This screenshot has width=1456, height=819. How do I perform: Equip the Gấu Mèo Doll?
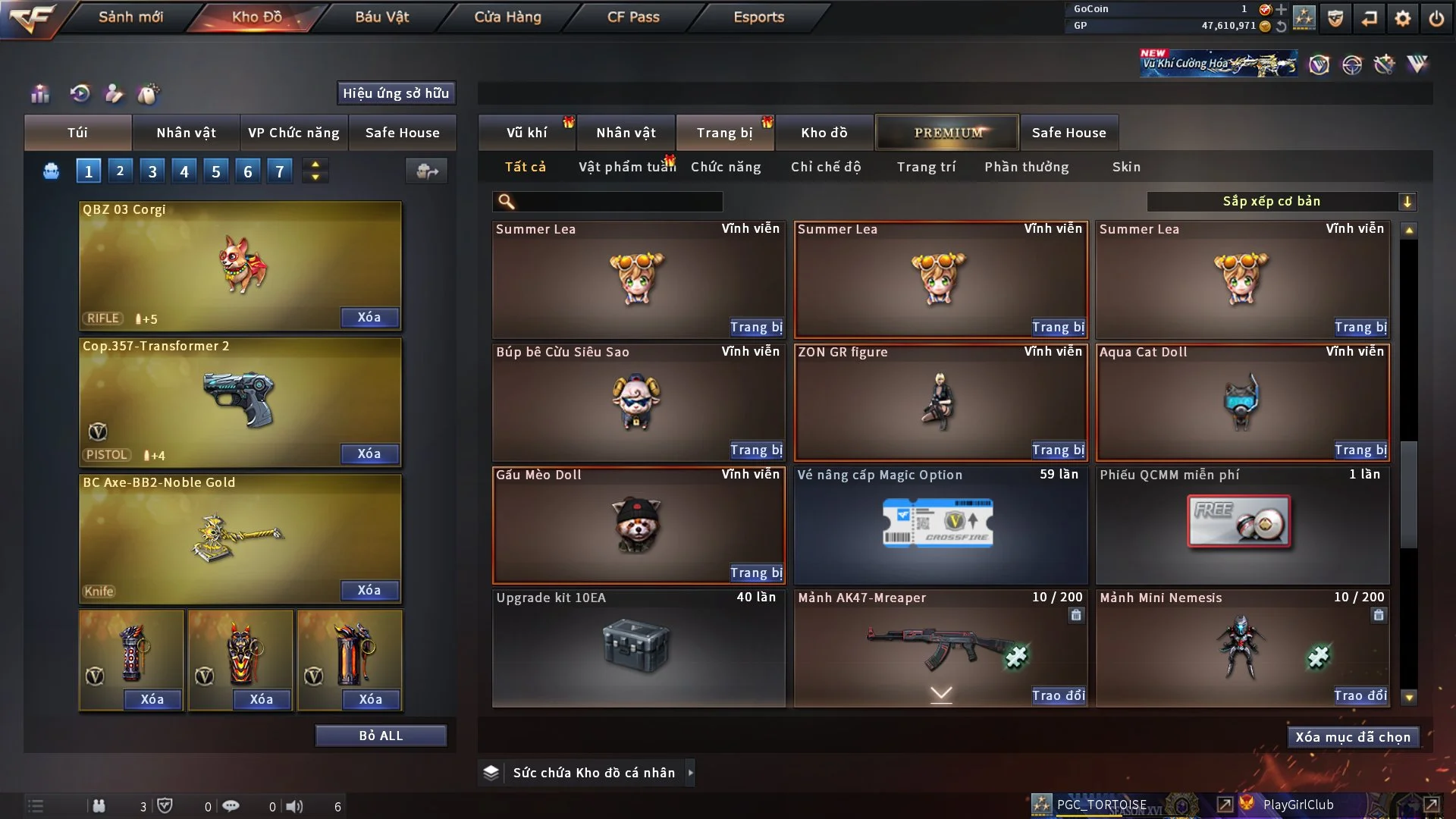click(756, 573)
